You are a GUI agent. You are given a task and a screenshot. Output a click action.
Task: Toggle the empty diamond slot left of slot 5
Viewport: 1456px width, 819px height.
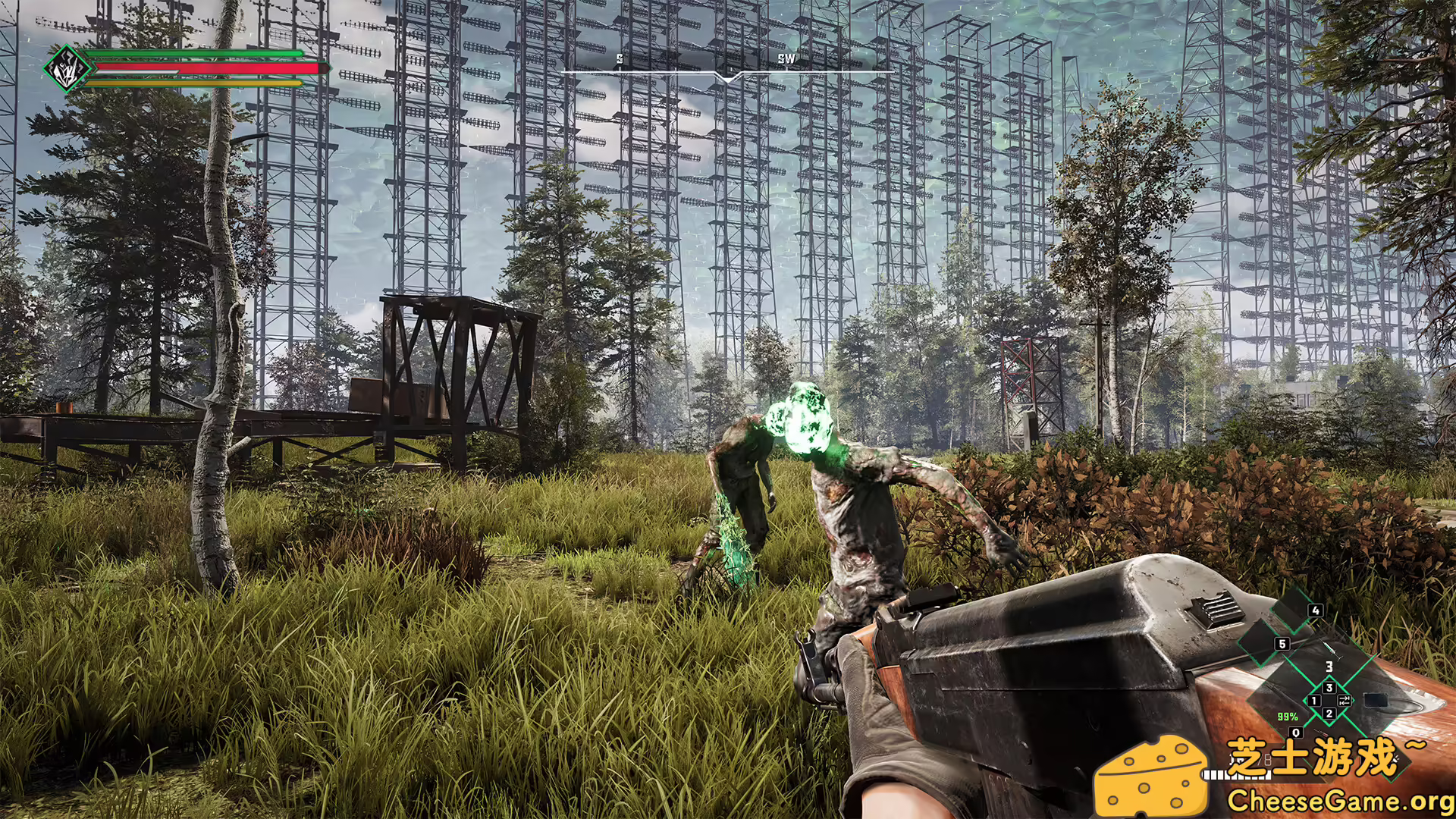pyautogui.click(x=1259, y=645)
